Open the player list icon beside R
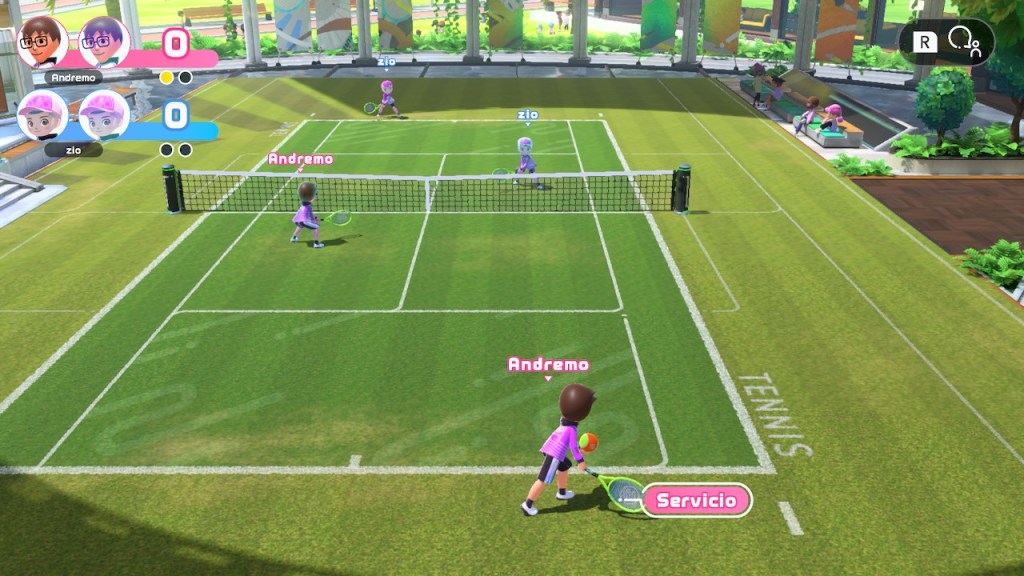 pyautogui.click(x=967, y=42)
